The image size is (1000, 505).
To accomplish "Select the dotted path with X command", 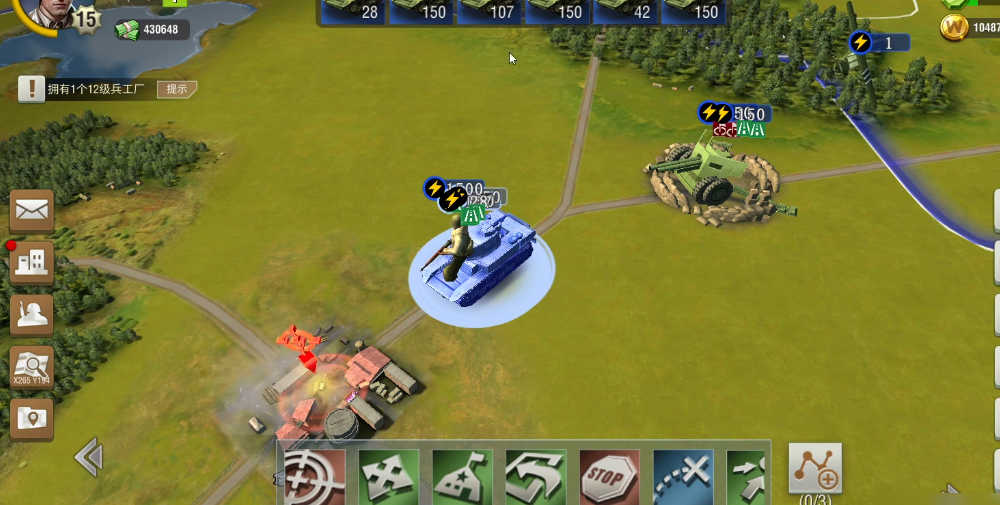I will (683, 477).
